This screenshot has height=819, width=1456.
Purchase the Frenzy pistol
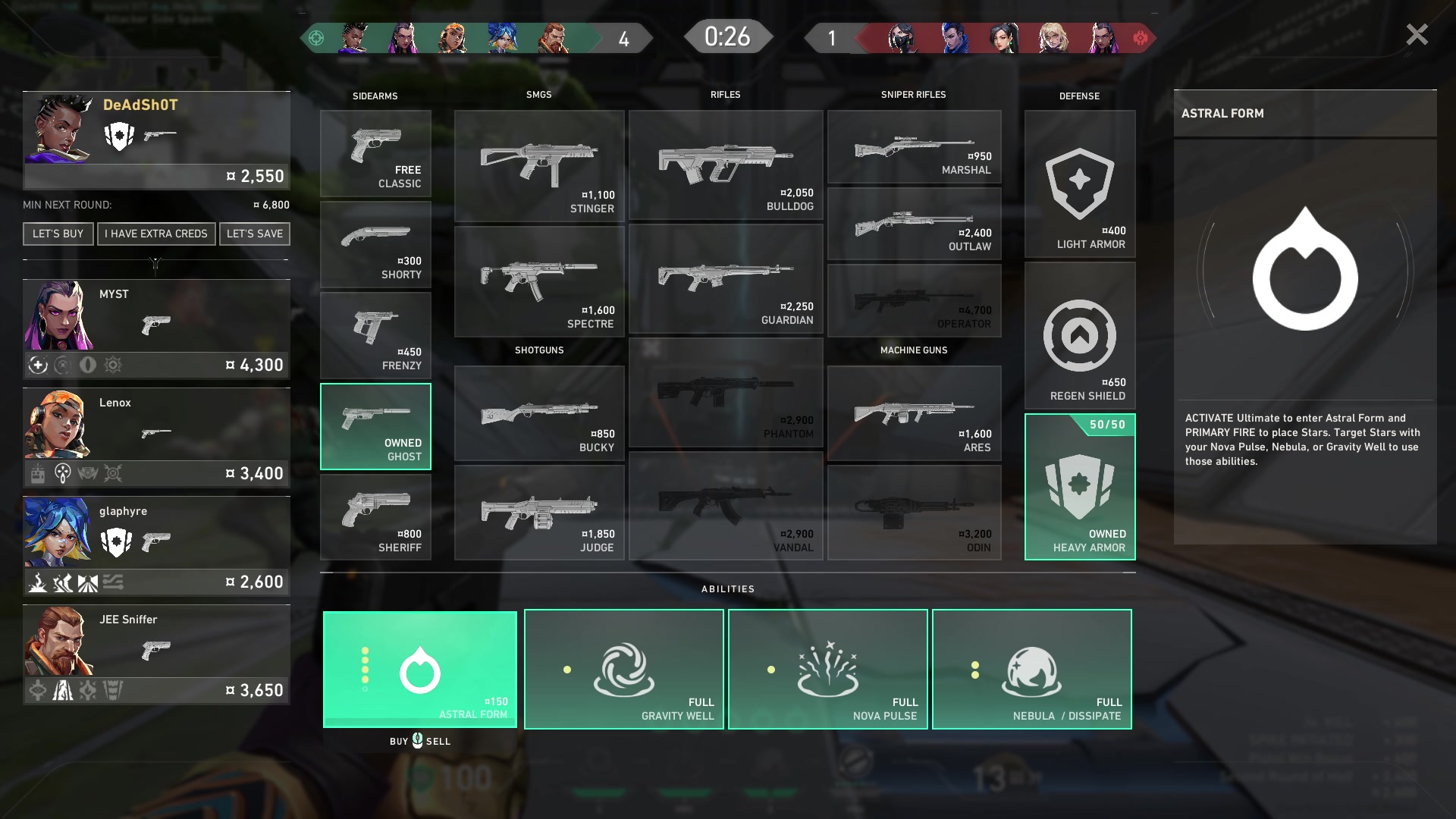click(375, 336)
